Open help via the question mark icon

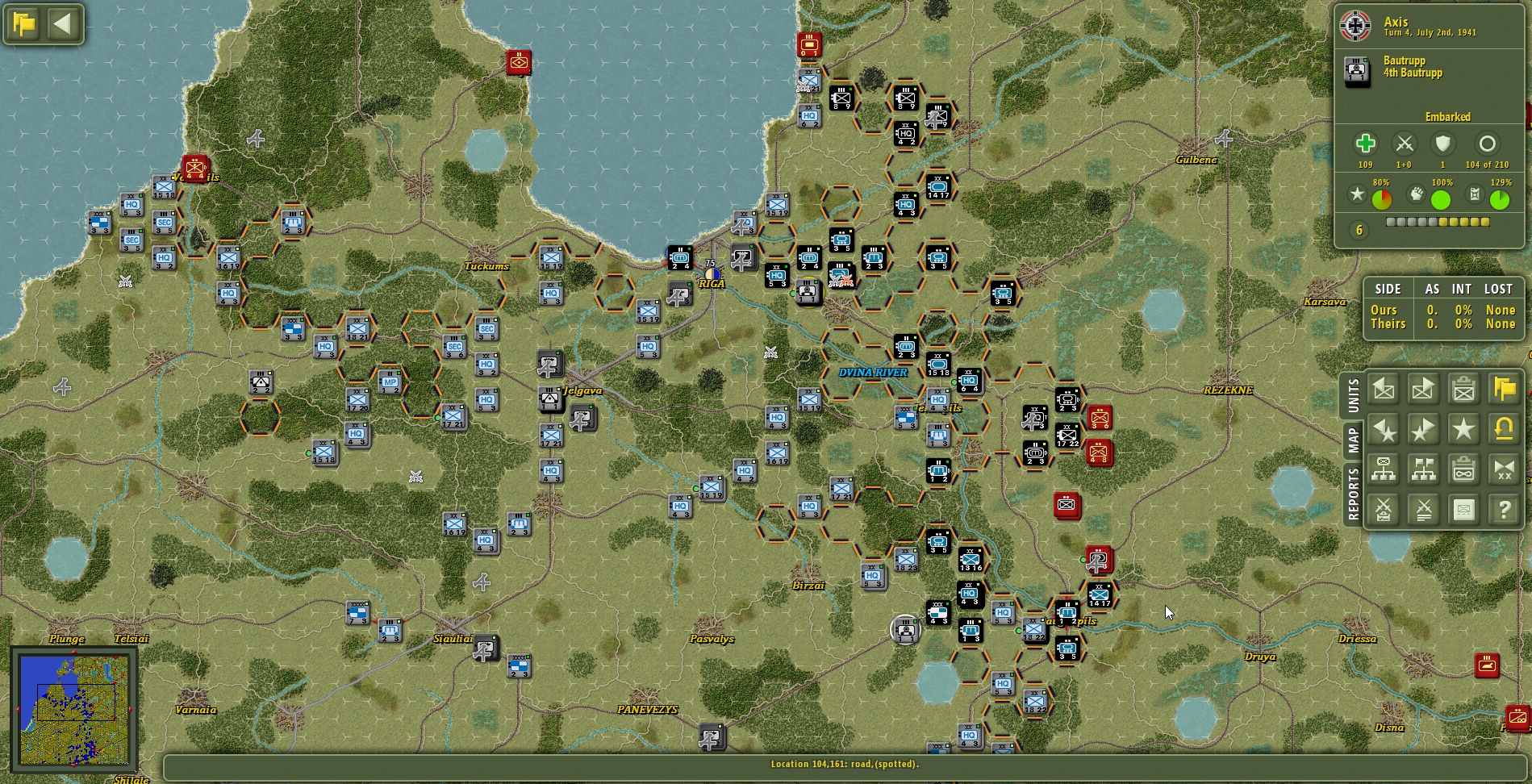(1502, 509)
